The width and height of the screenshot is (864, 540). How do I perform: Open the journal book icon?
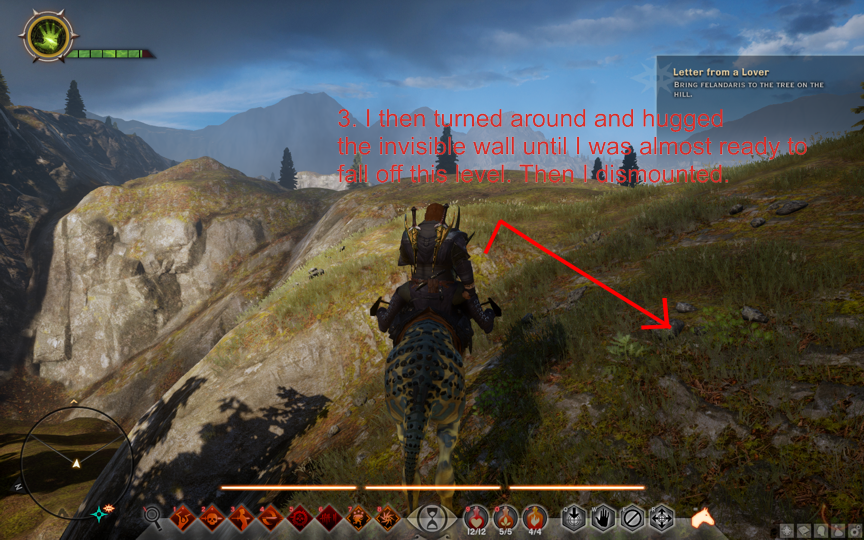(x=805, y=531)
